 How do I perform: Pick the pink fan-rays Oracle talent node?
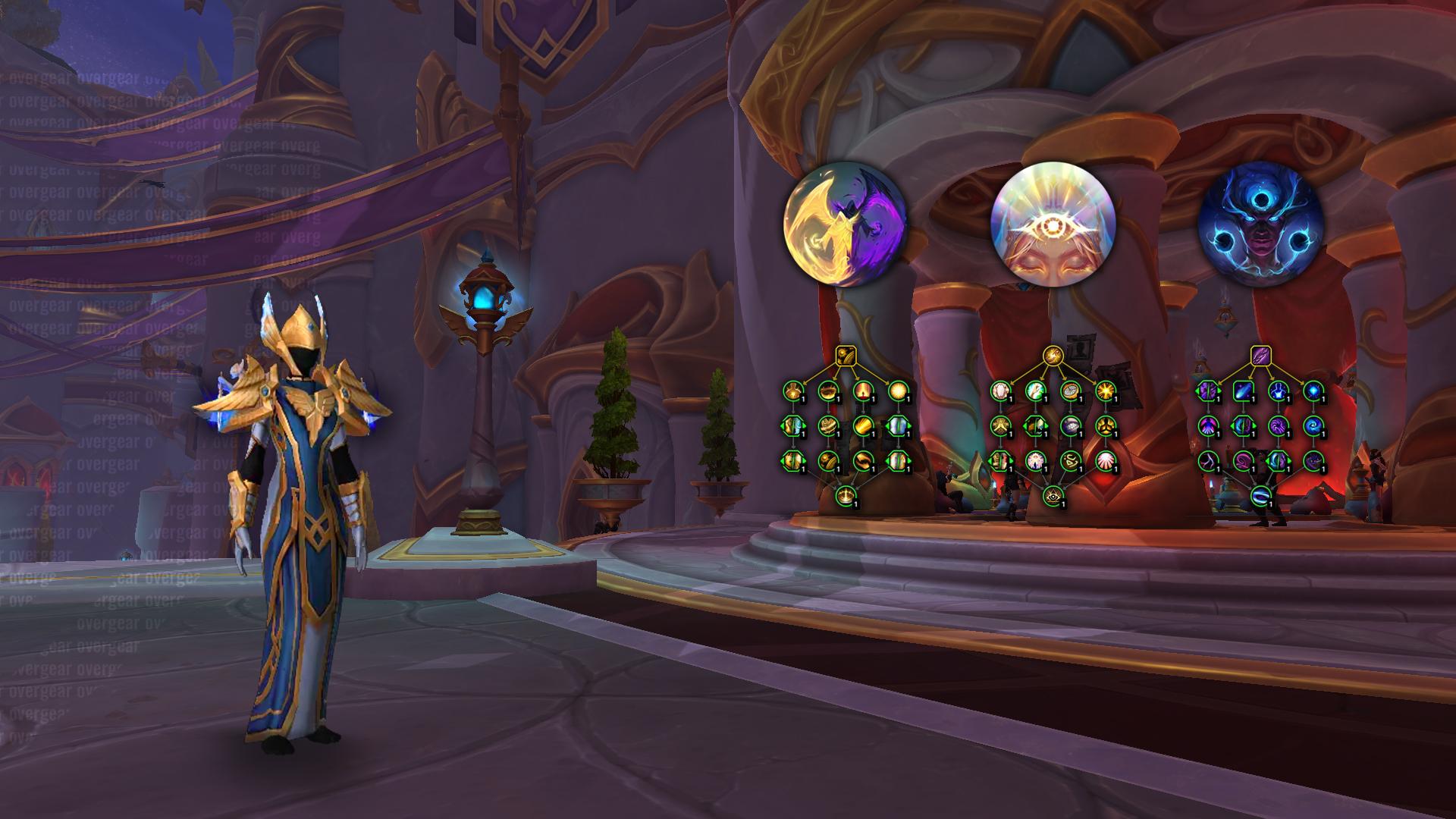(1104, 460)
